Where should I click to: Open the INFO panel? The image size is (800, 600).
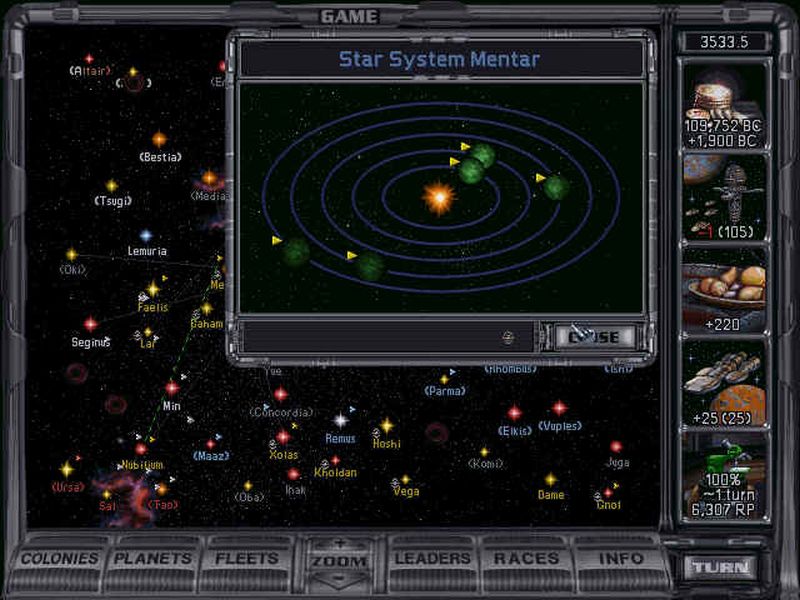(620, 559)
